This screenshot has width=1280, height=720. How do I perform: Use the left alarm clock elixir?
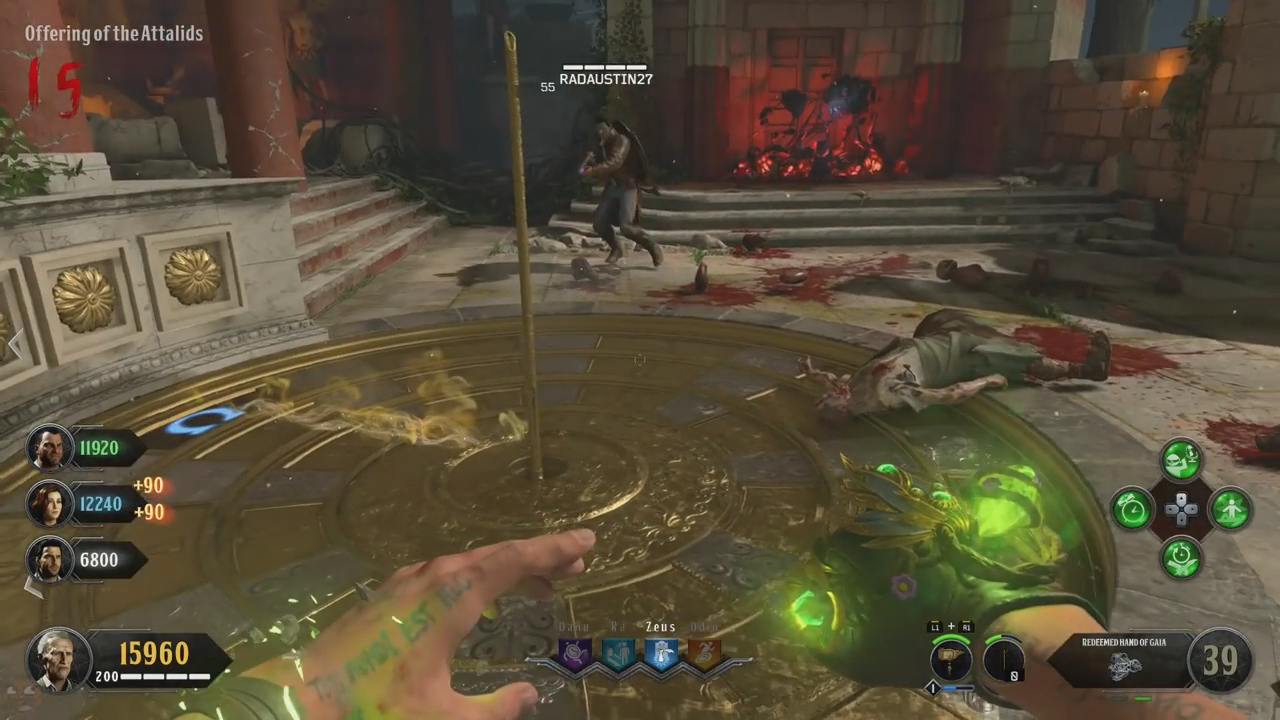[1132, 508]
